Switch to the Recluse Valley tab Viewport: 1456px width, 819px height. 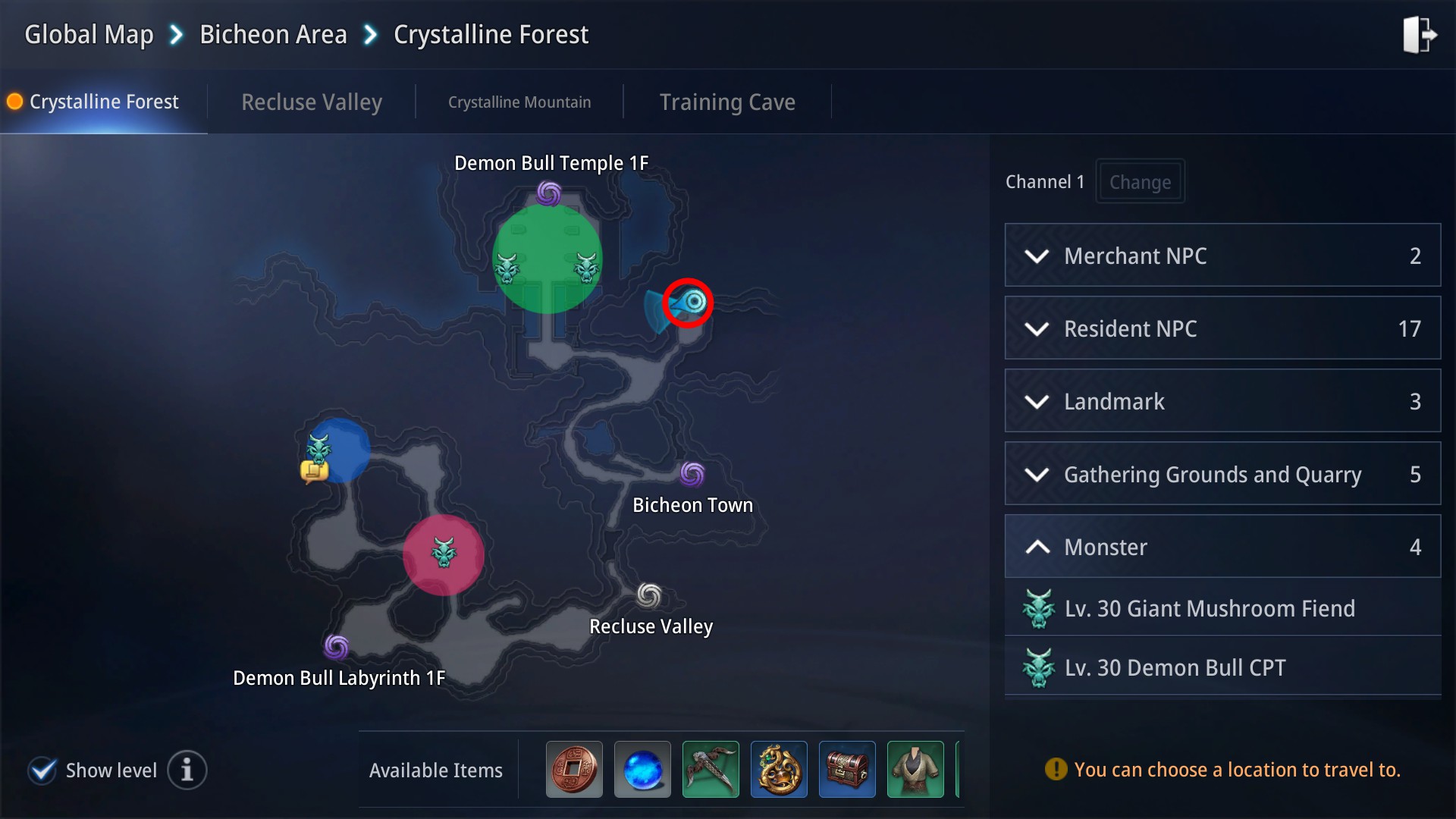[x=311, y=102]
